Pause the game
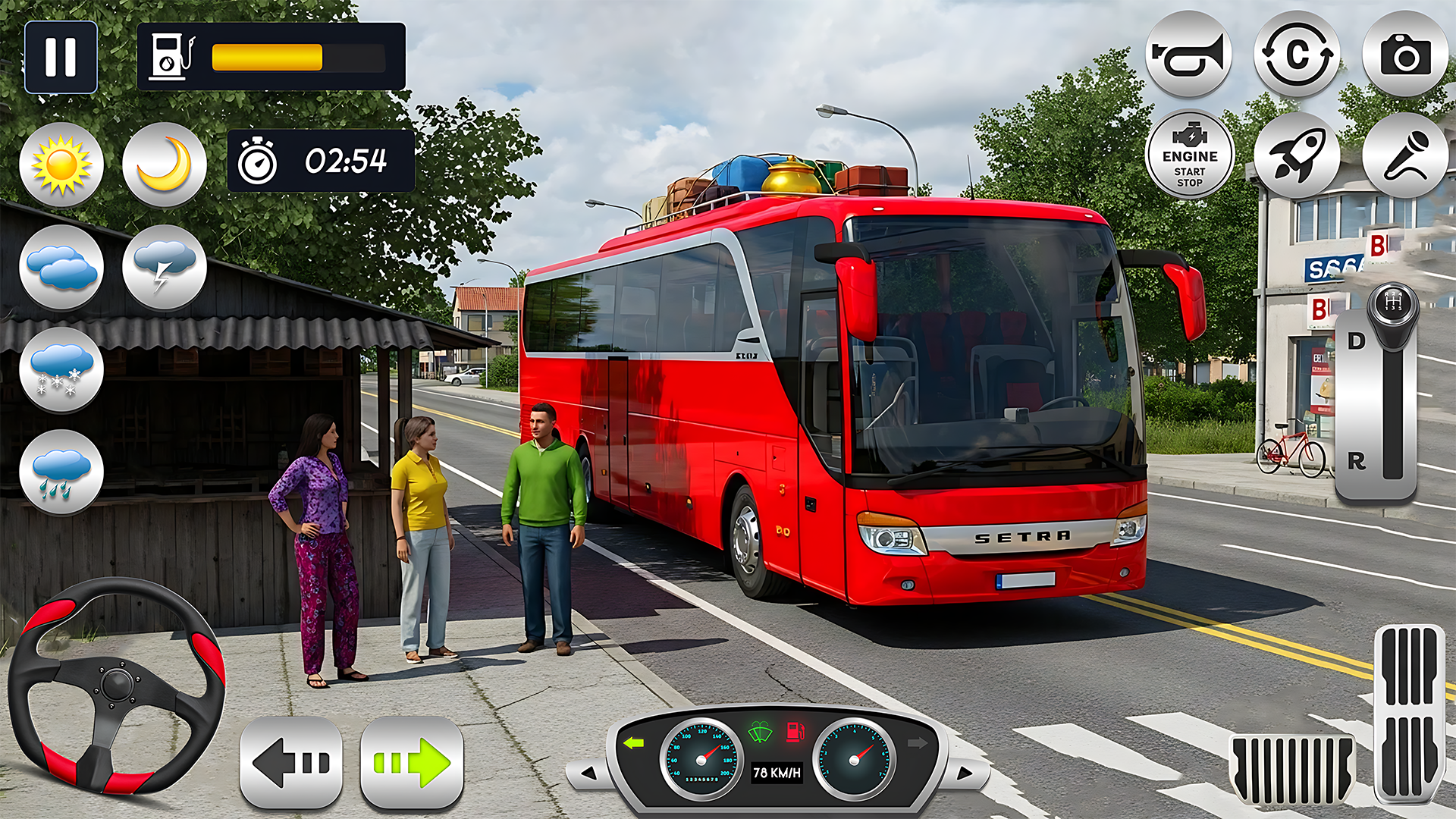 [x=61, y=57]
